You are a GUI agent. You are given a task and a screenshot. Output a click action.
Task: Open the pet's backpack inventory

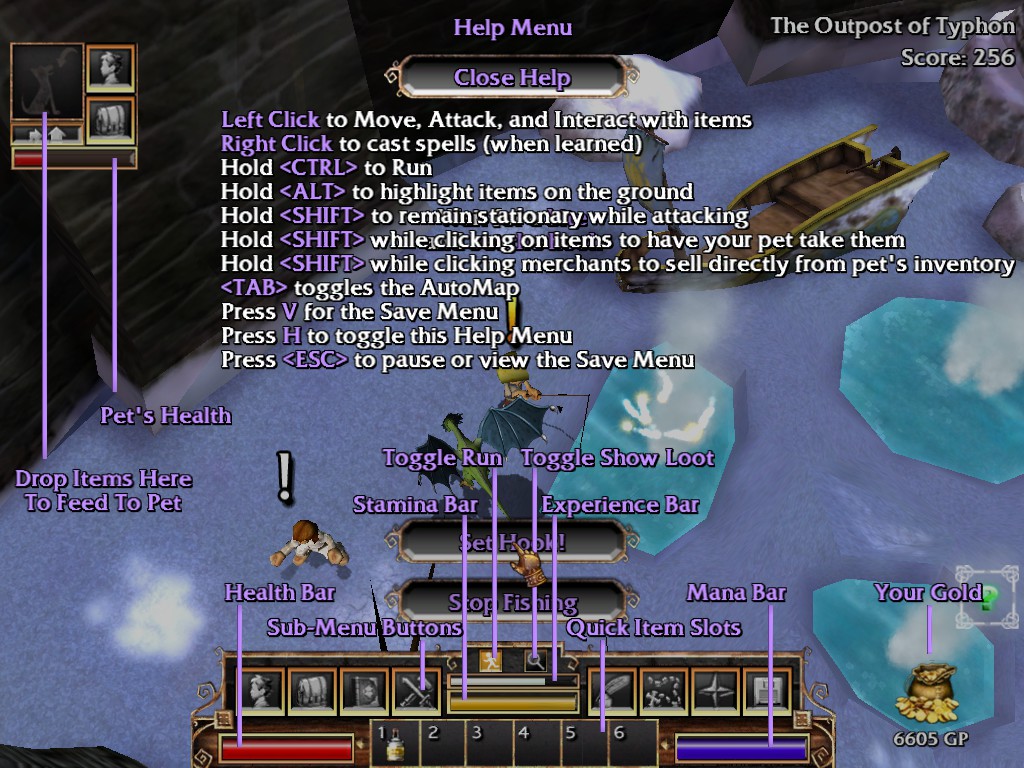(110, 119)
